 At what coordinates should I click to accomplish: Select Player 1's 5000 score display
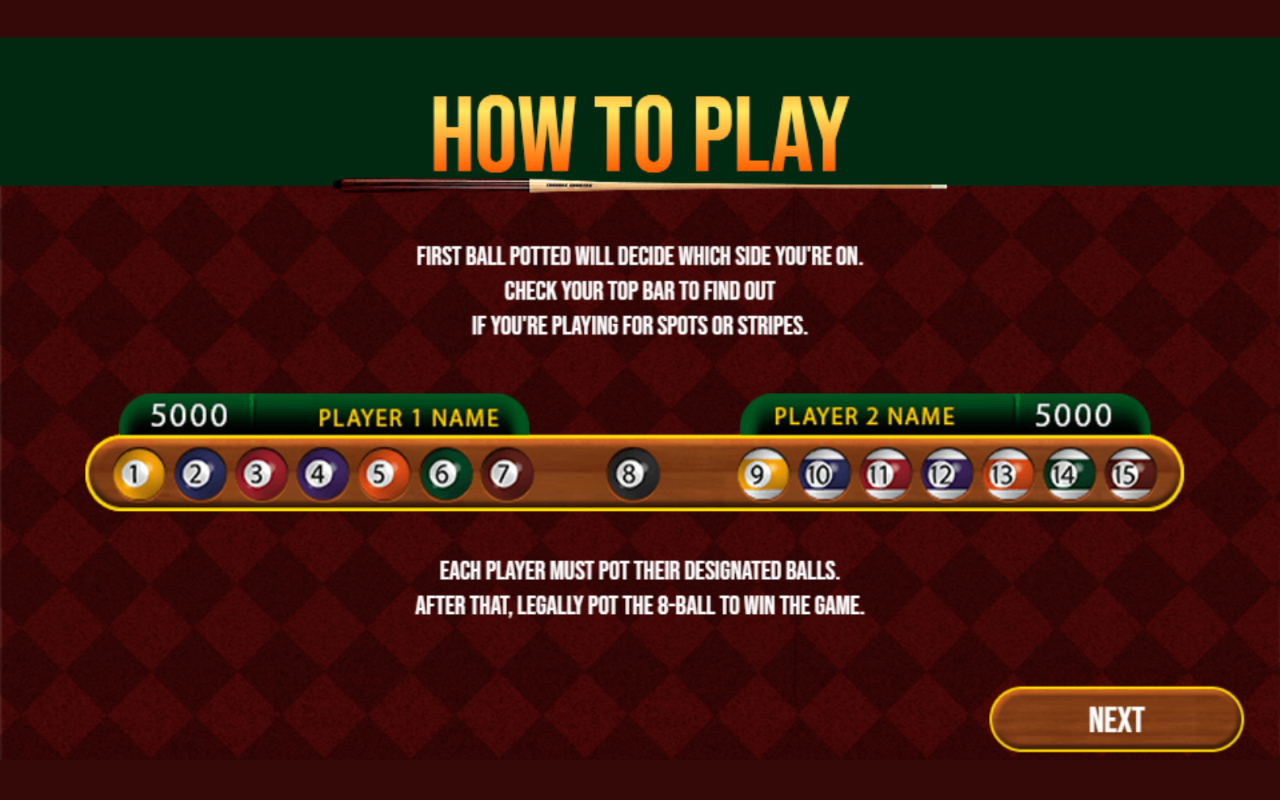(188, 414)
